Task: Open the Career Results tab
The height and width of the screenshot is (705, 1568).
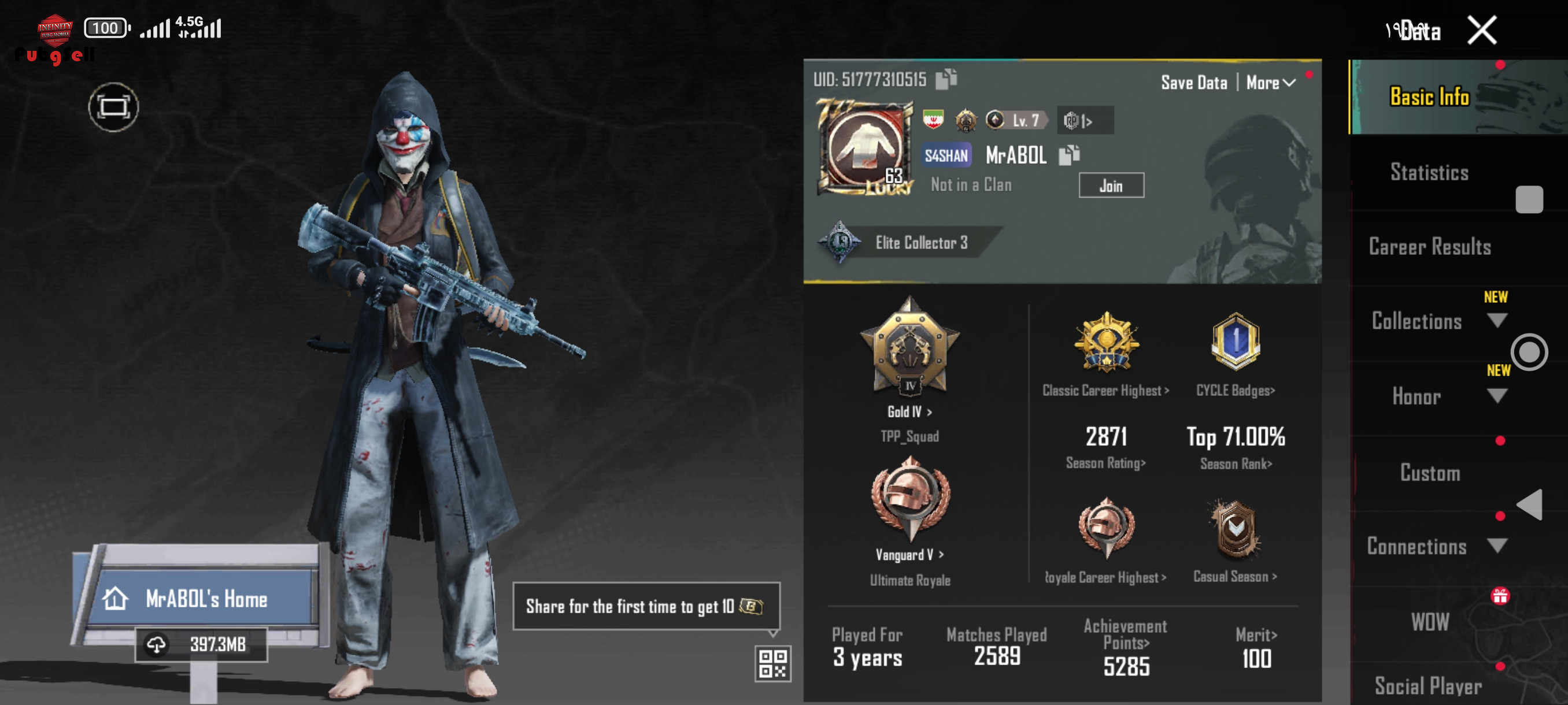Action: [1429, 247]
